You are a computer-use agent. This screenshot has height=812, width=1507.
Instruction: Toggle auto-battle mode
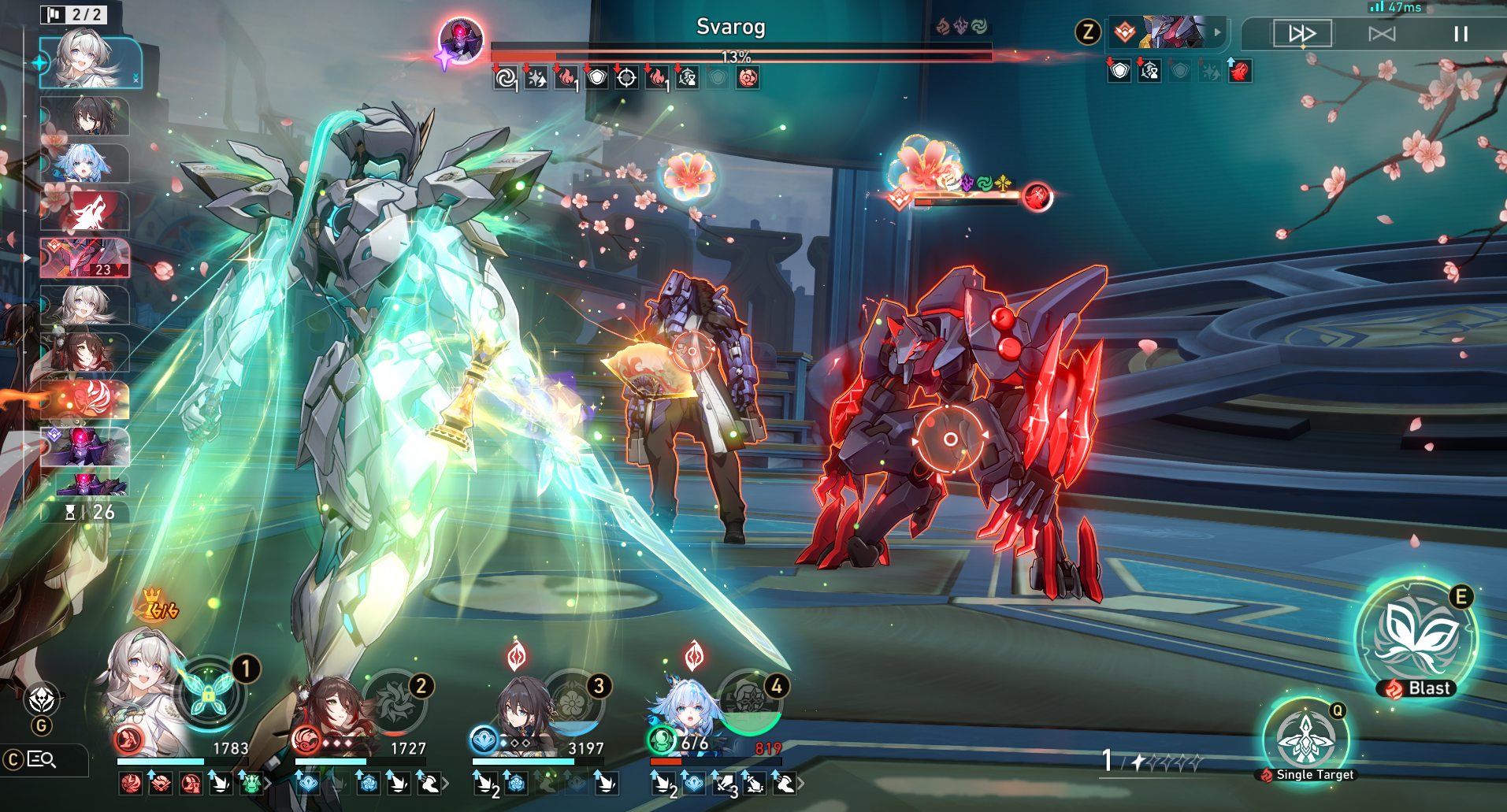click(1382, 34)
